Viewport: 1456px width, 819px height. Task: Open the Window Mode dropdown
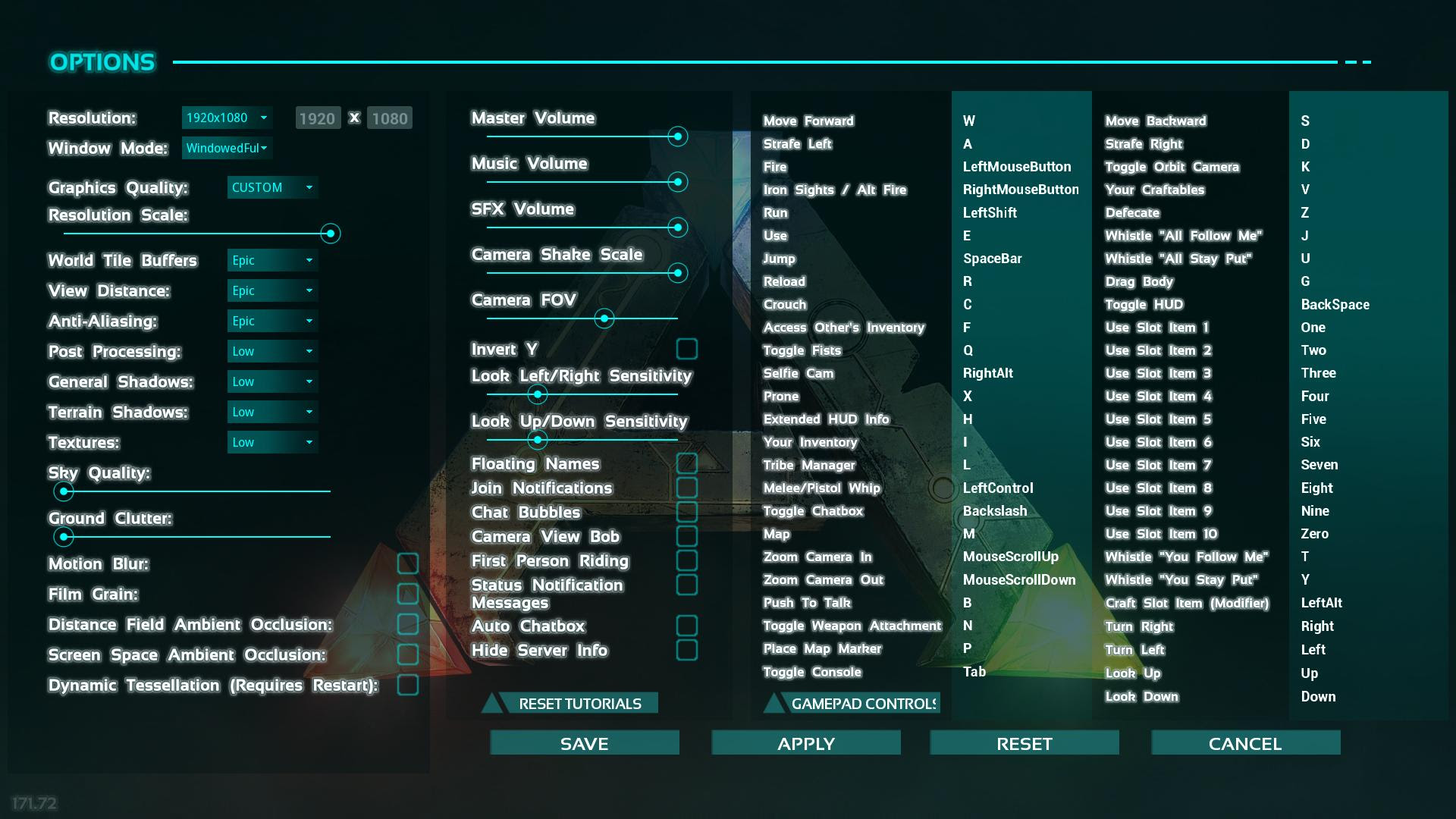pyautogui.click(x=226, y=148)
